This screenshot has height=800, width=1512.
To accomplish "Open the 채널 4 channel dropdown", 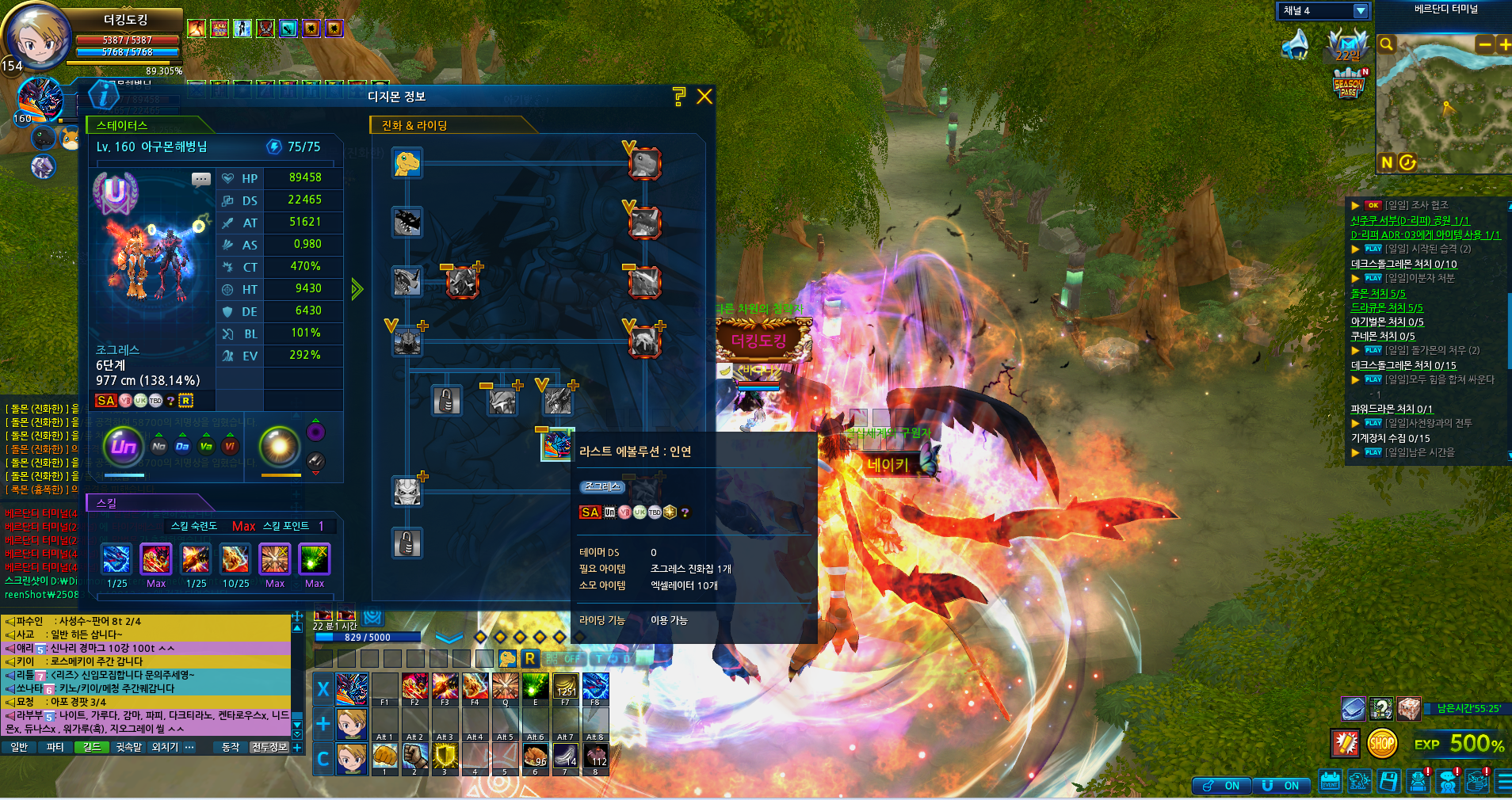I will click(x=1360, y=11).
